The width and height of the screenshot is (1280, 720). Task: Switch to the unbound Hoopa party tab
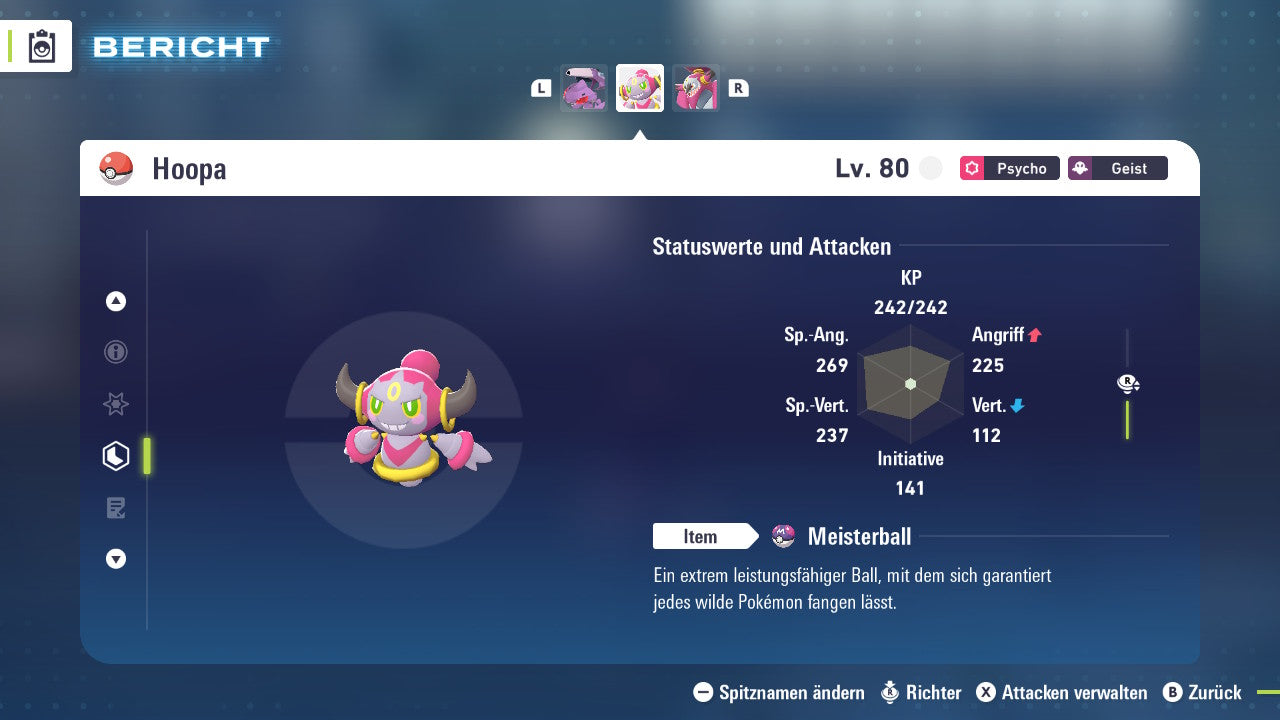(695, 87)
